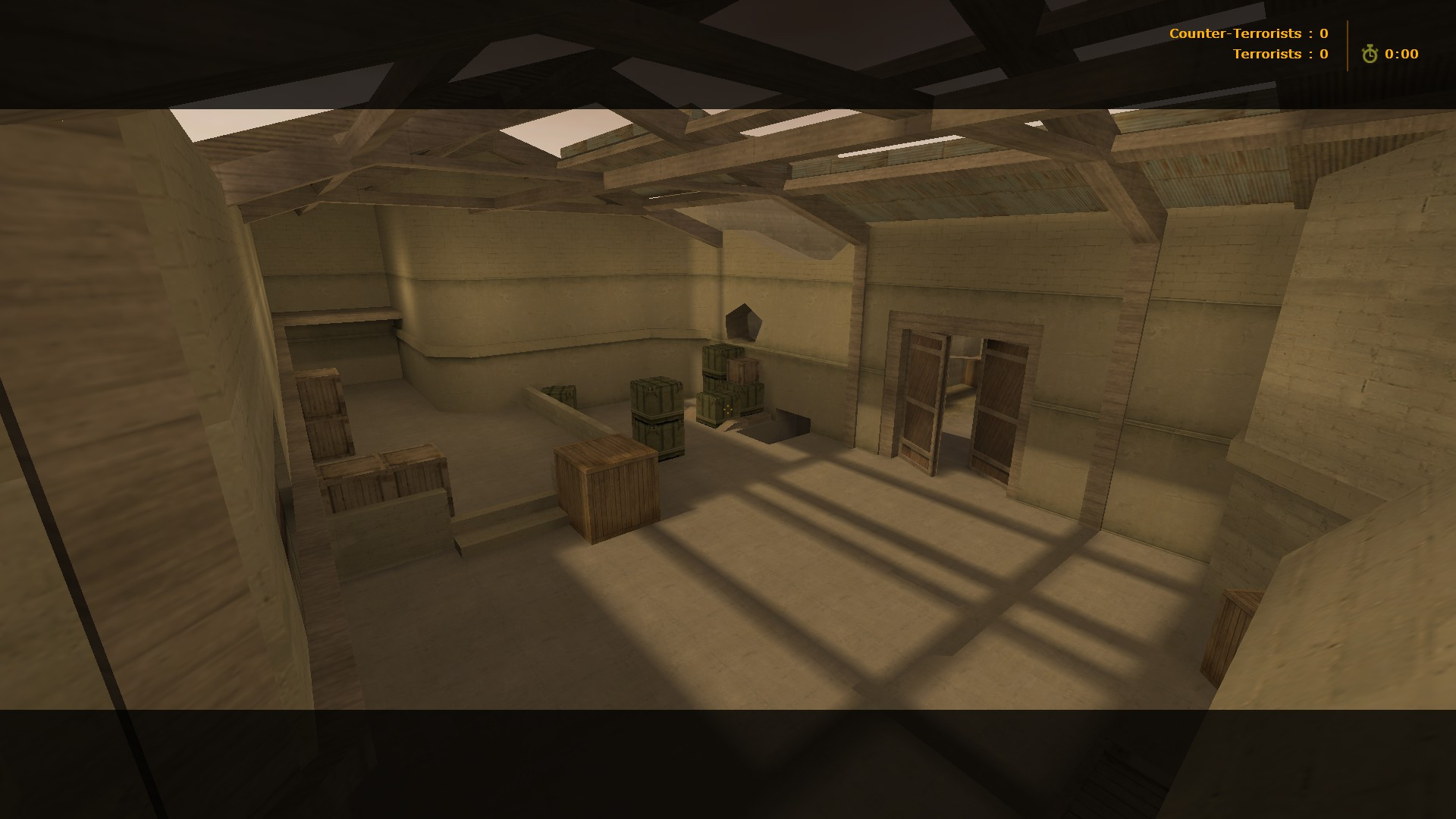Click the Terrorists score value 0

point(1323,54)
